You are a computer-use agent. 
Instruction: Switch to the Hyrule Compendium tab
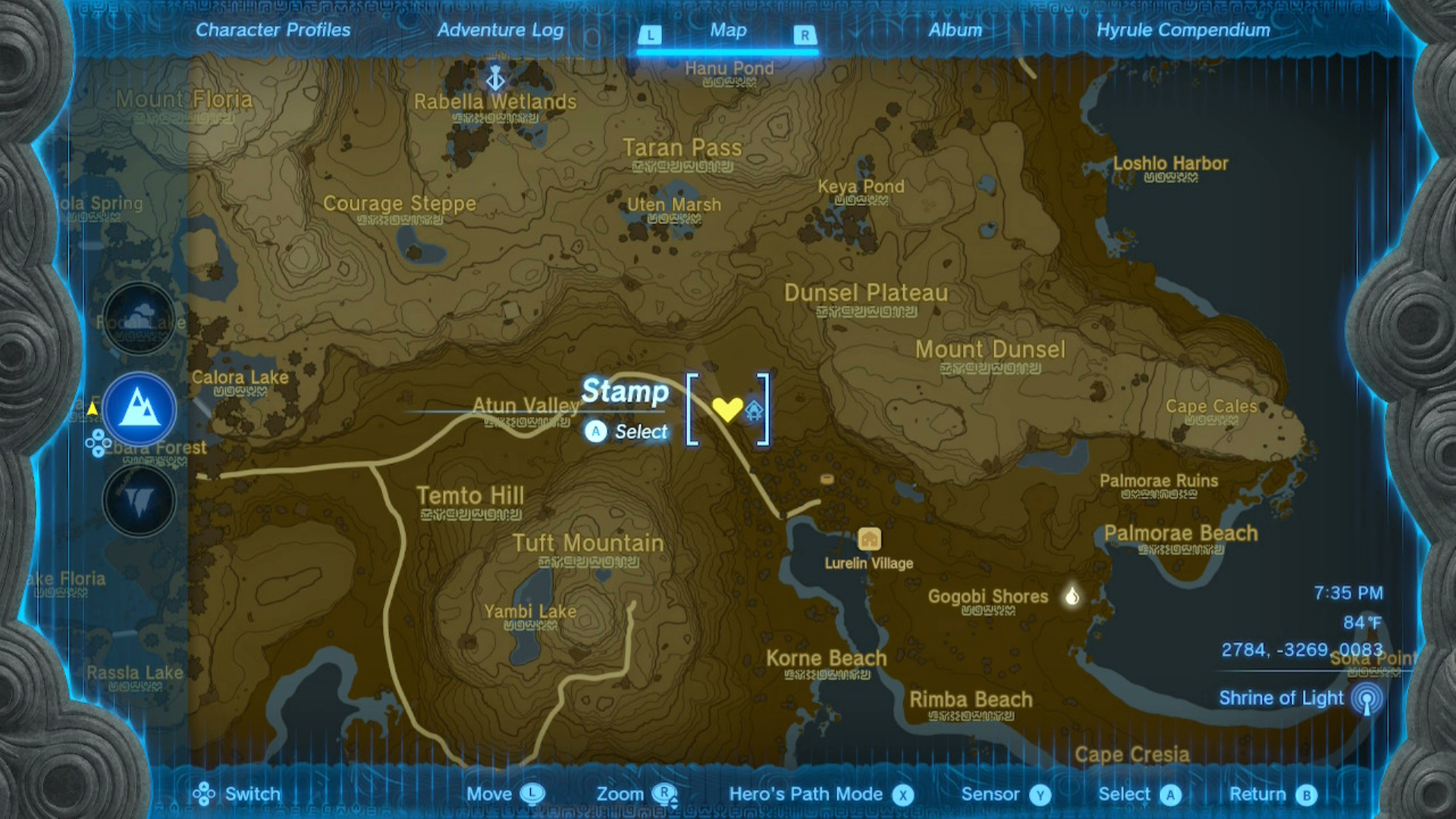pyautogui.click(x=1184, y=30)
